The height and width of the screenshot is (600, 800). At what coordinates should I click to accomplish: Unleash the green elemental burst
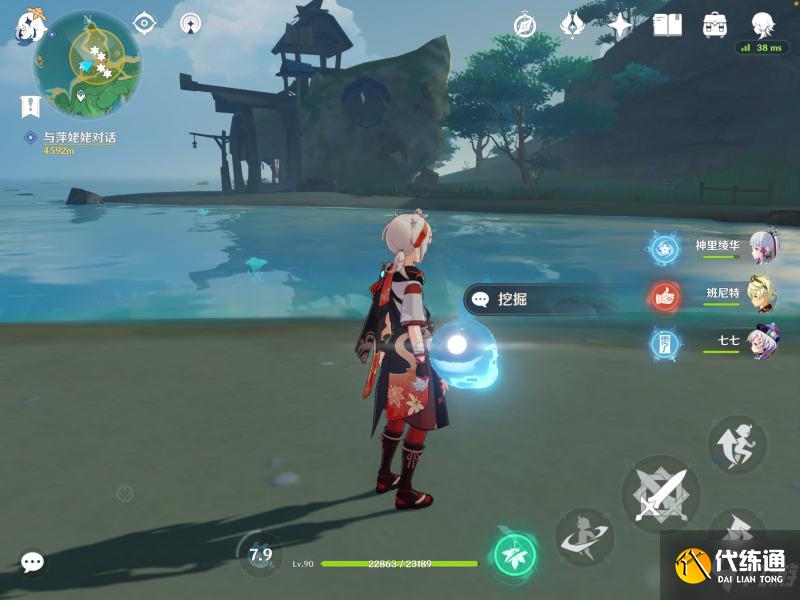coord(515,554)
